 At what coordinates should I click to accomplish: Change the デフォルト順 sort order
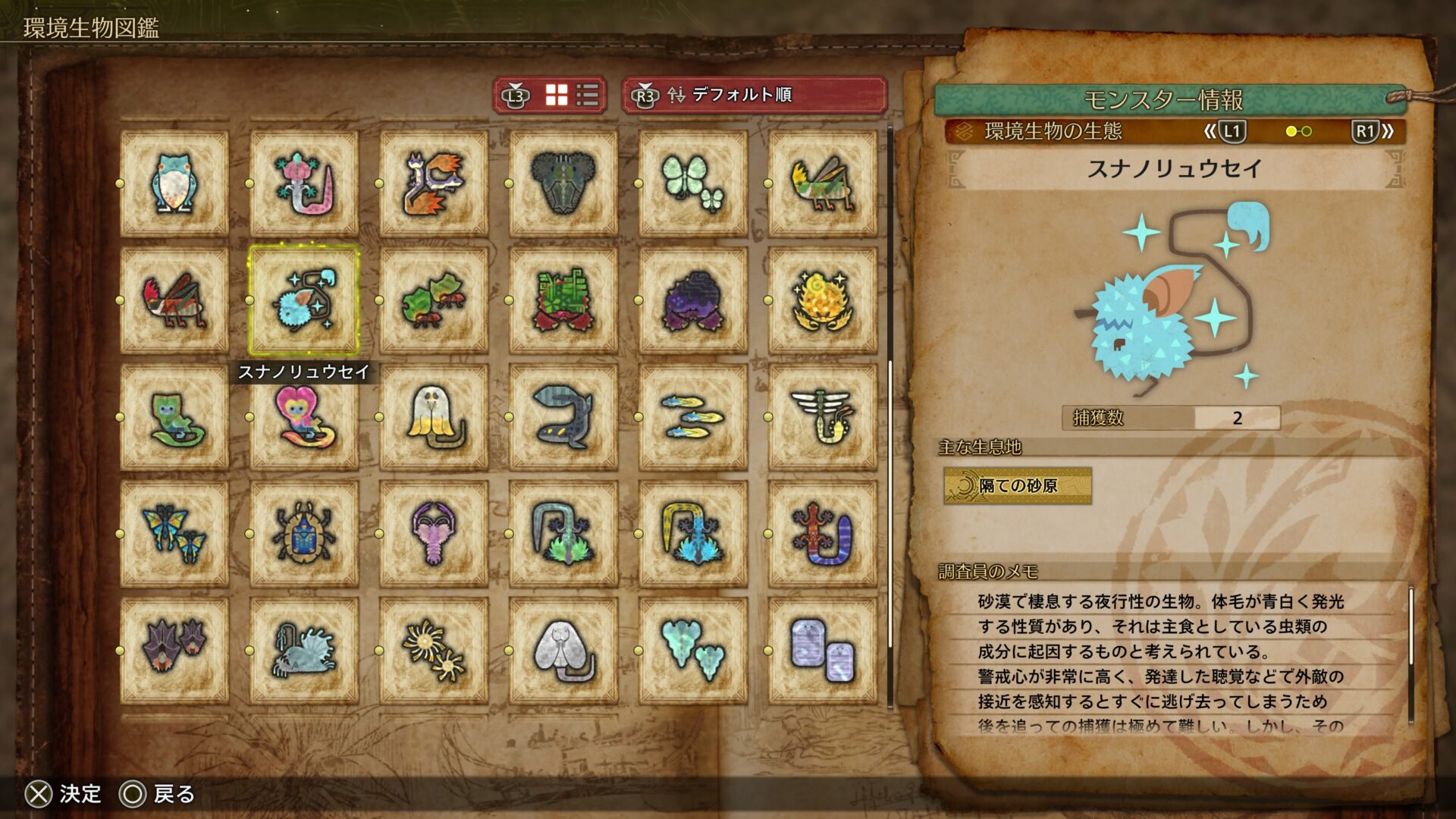[x=754, y=96]
